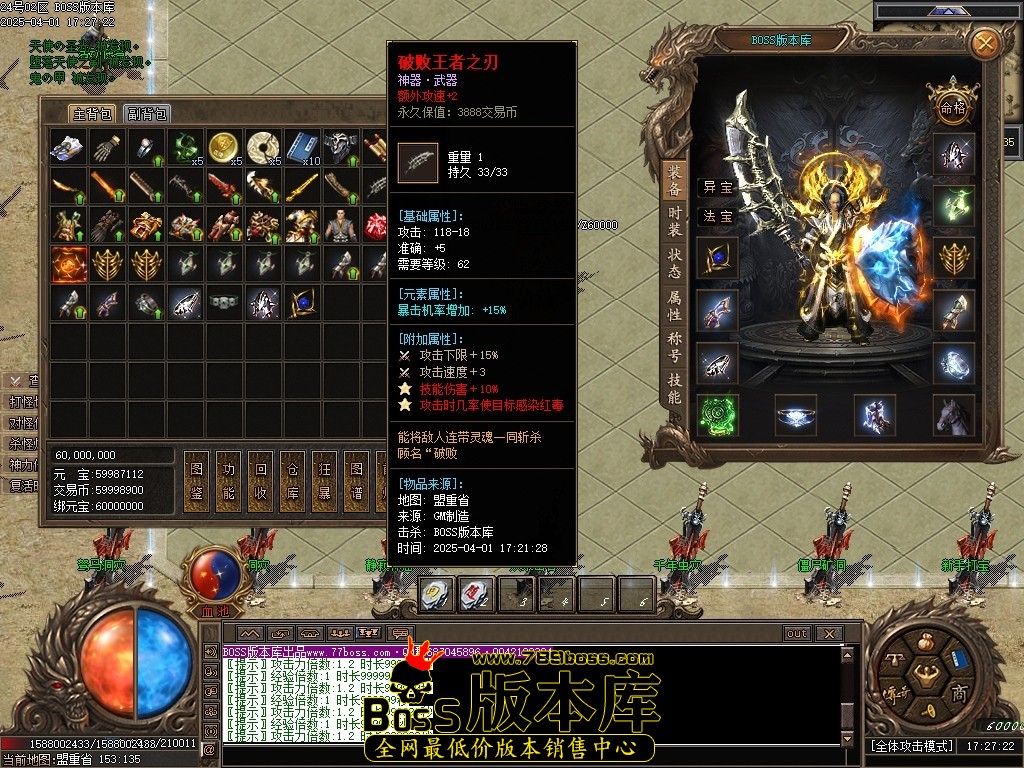This screenshot has width=1024, height=768.
Task: Open the 属性 attributes tab
Action: pos(675,307)
